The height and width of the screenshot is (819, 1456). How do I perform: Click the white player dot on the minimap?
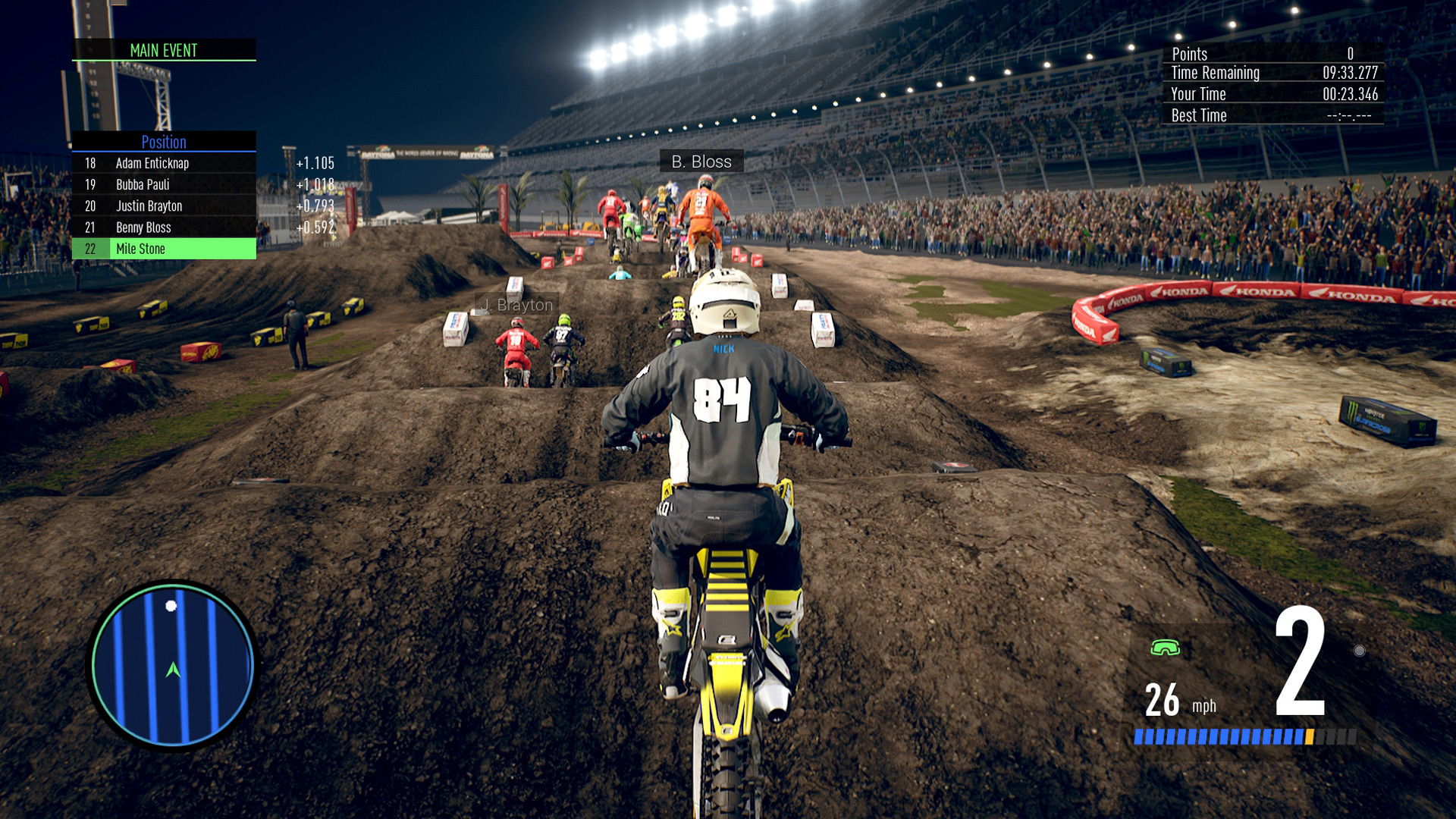pos(171,606)
